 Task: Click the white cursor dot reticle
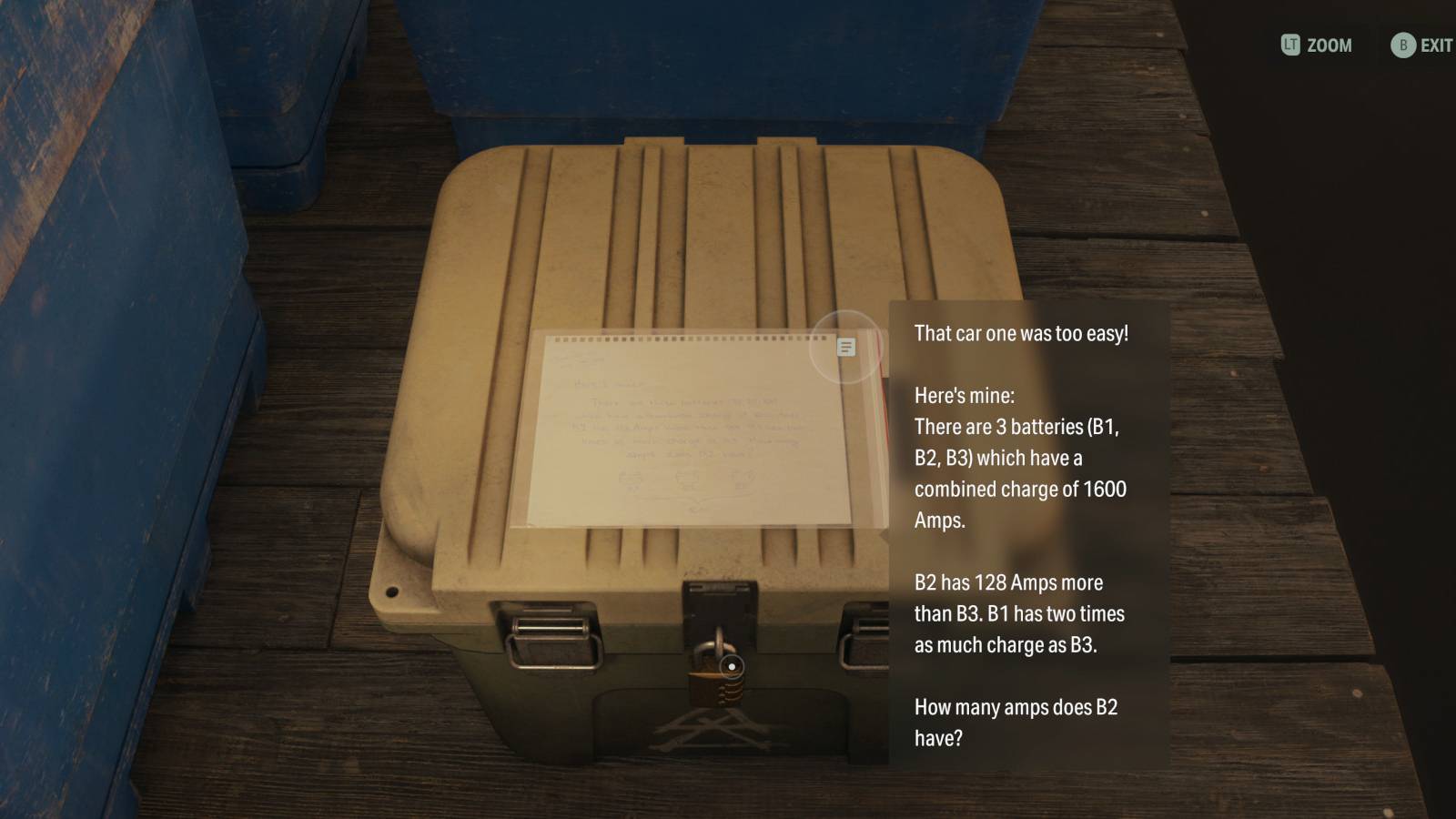731,666
